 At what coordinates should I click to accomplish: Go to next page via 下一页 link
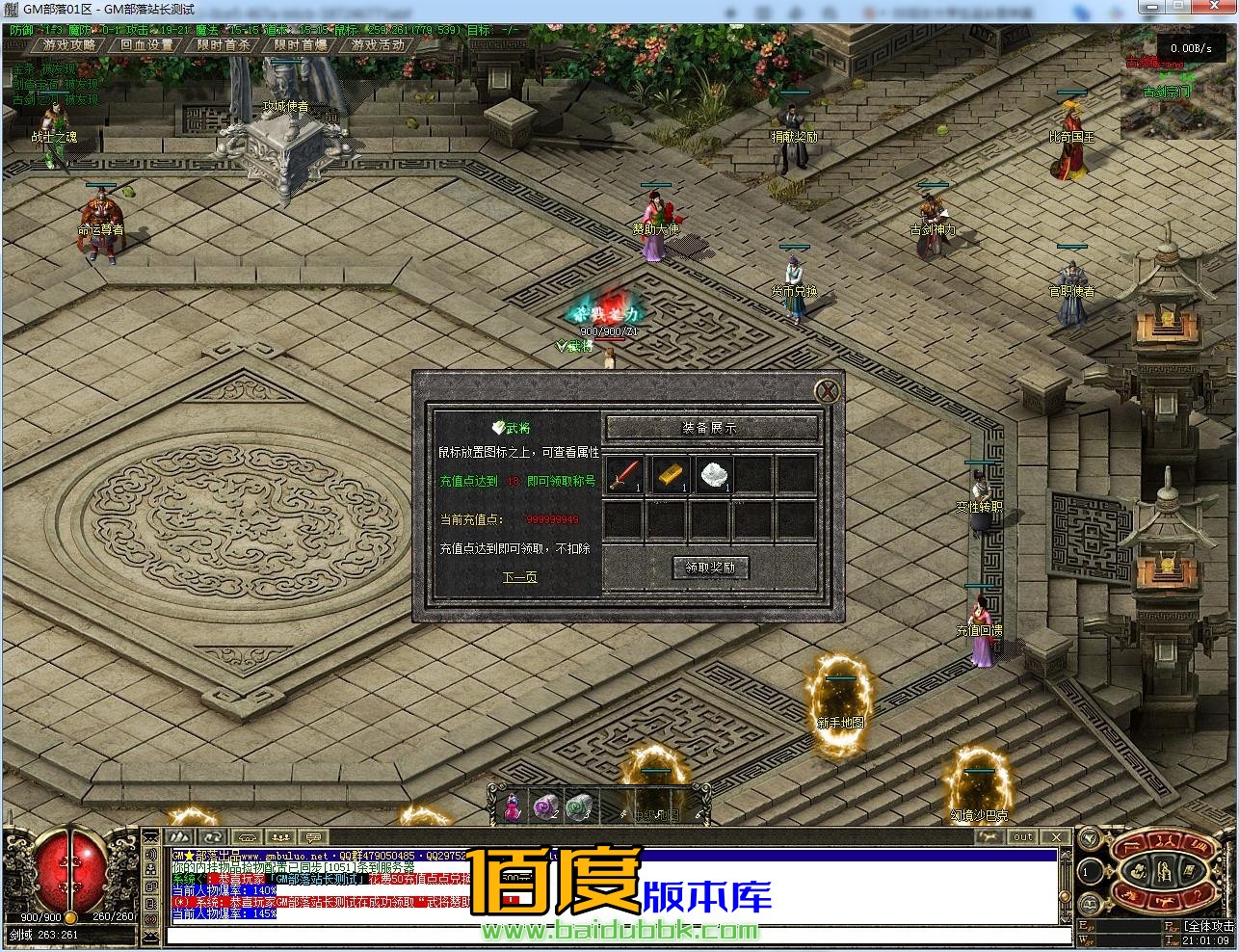click(x=519, y=577)
